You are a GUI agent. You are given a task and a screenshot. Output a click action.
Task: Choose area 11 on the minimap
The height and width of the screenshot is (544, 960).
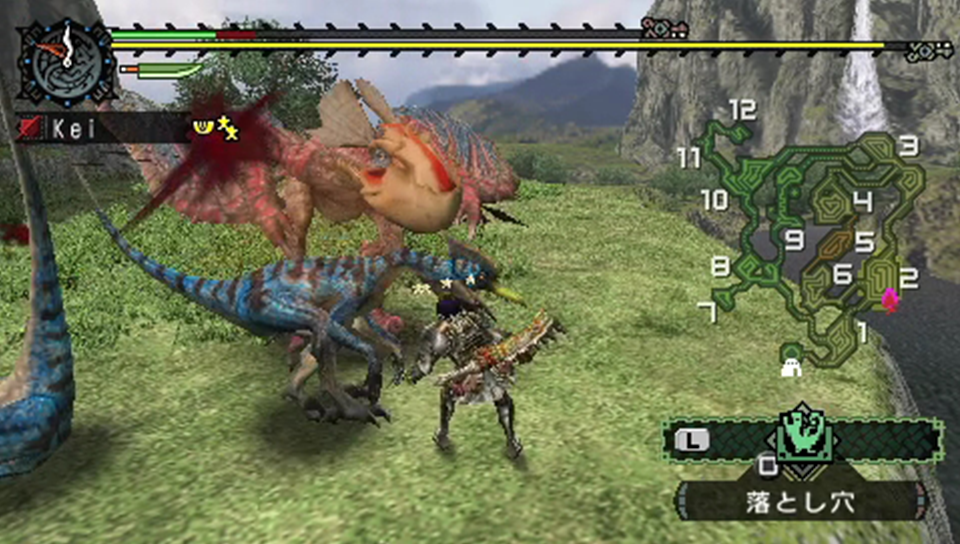click(688, 158)
